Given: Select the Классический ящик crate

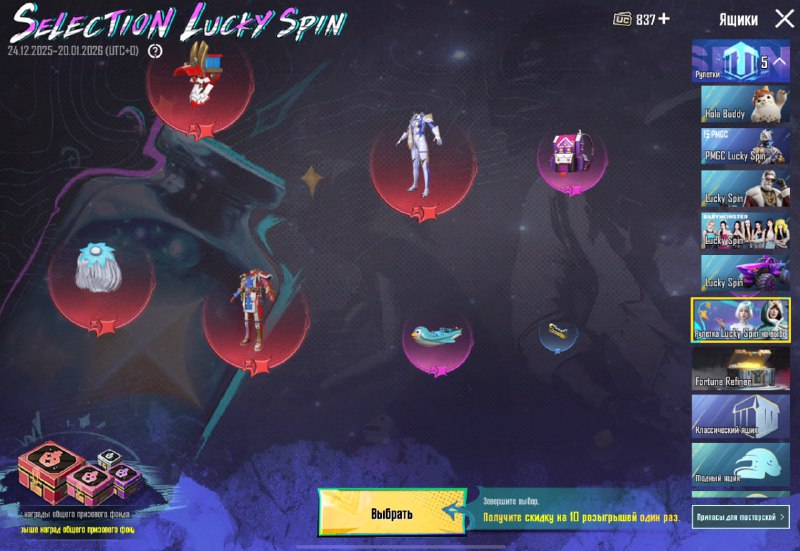Looking at the screenshot, I should [741, 416].
